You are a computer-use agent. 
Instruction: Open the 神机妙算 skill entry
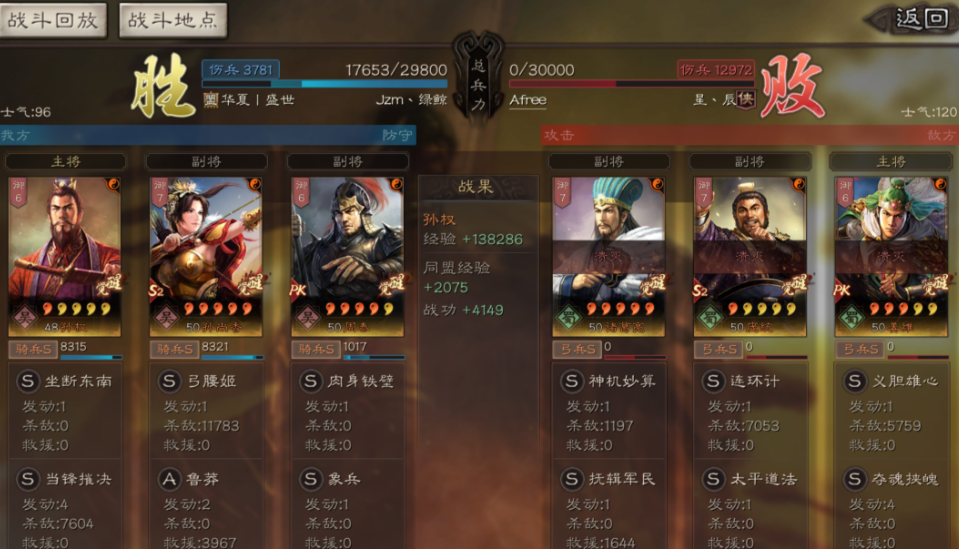pos(608,381)
